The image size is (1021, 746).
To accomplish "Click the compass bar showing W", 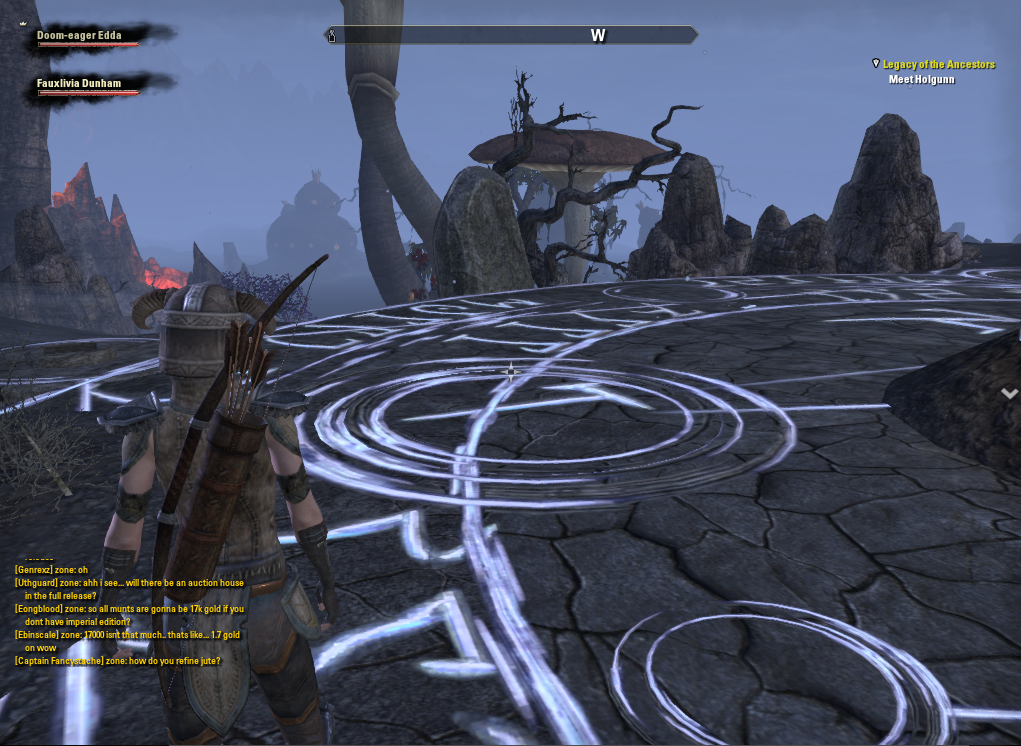I will [511, 36].
